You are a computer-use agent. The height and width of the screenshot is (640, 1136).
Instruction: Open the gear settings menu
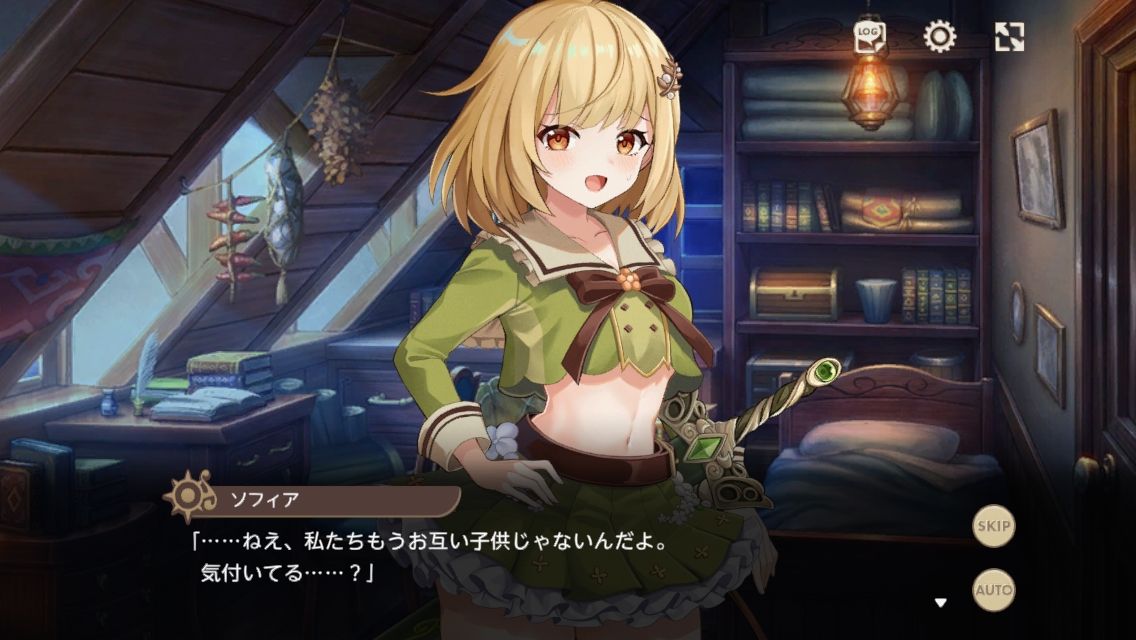click(939, 38)
